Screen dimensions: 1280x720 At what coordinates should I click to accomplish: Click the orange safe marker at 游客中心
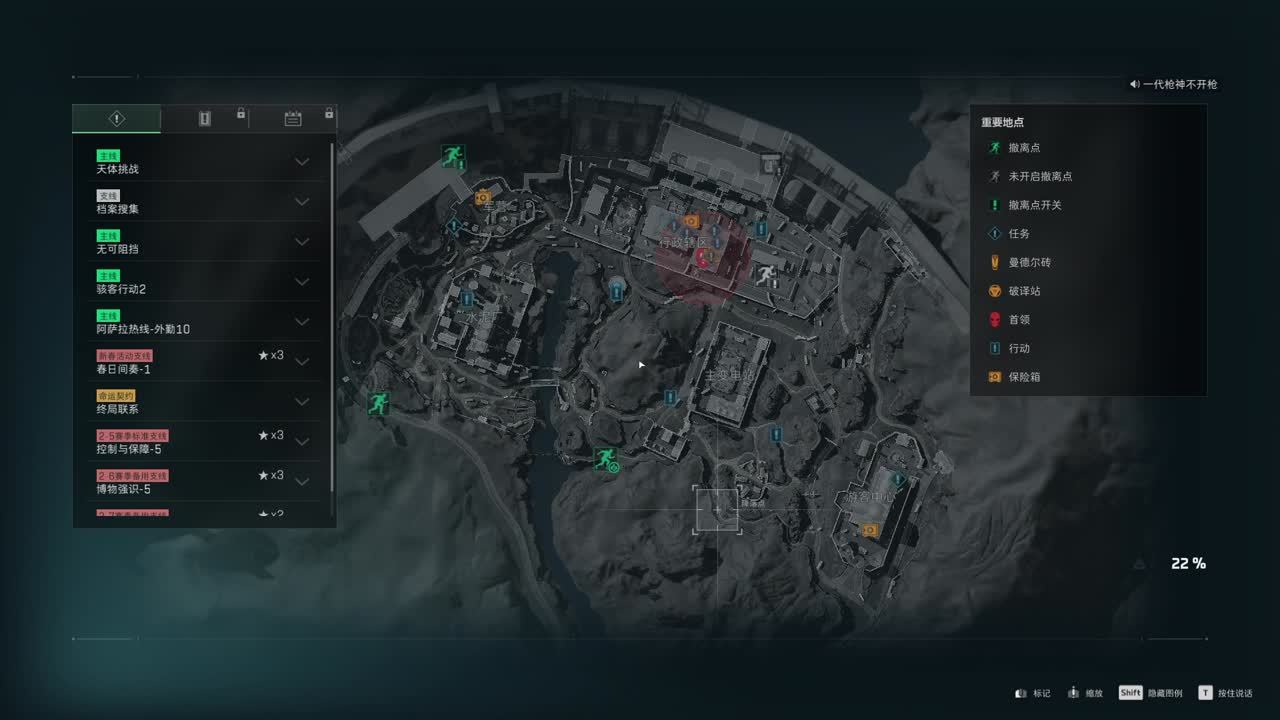870,529
